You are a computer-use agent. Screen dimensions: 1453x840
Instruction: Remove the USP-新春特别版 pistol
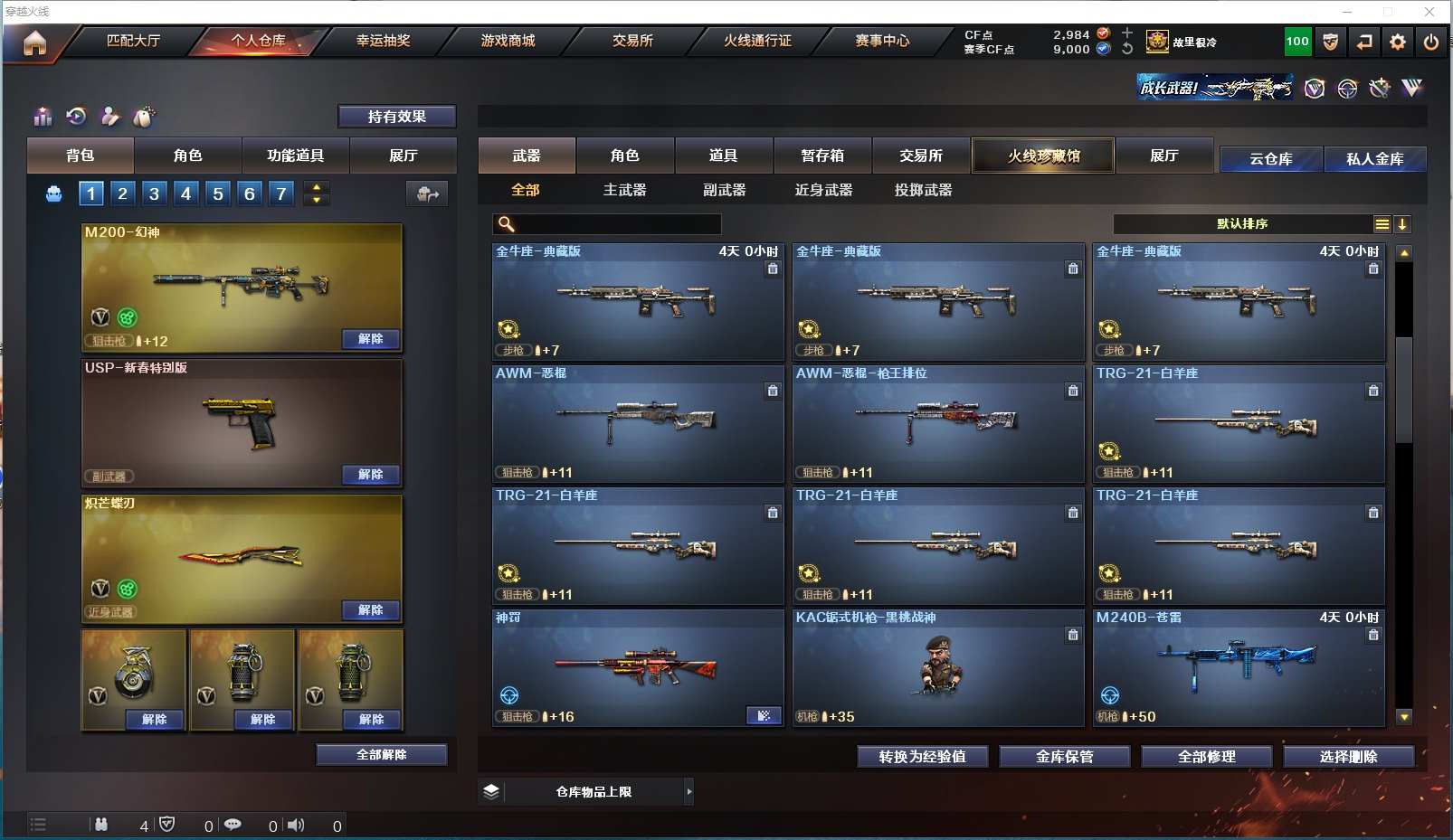tap(370, 475)
